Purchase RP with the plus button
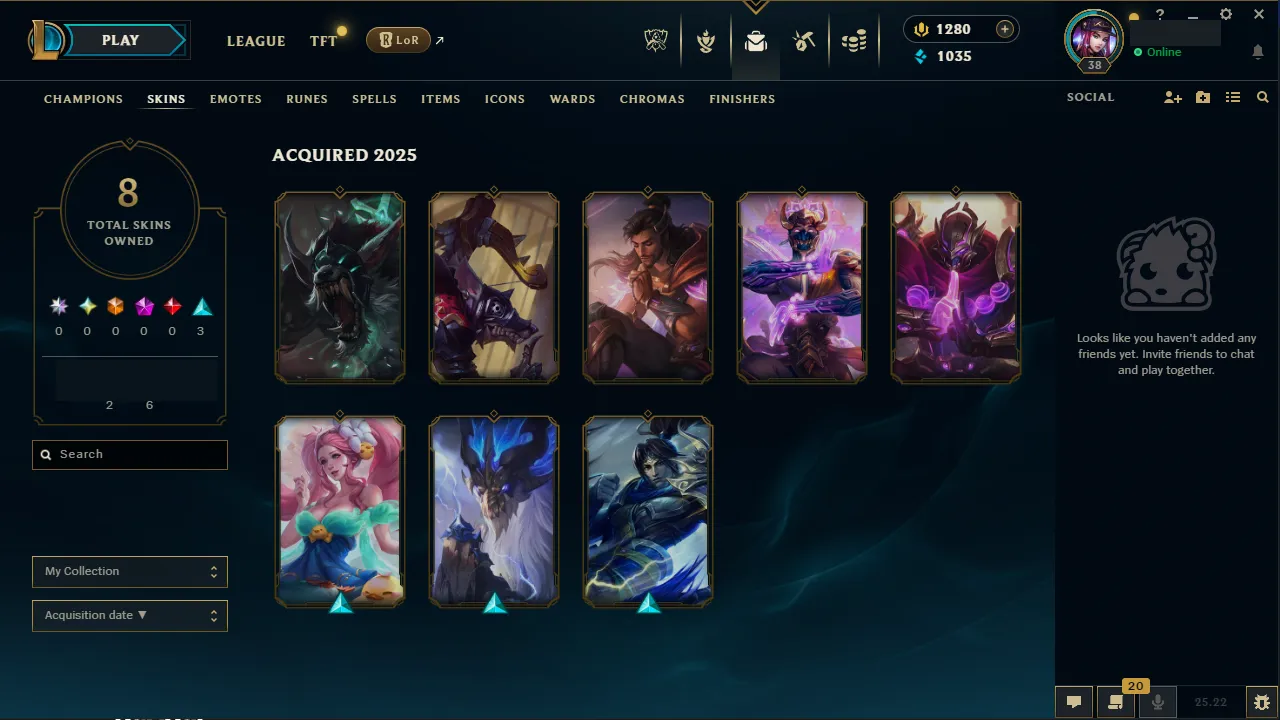Image resolution: width=1280 pixels, height=720 pixels. (x=1003, y=29)
